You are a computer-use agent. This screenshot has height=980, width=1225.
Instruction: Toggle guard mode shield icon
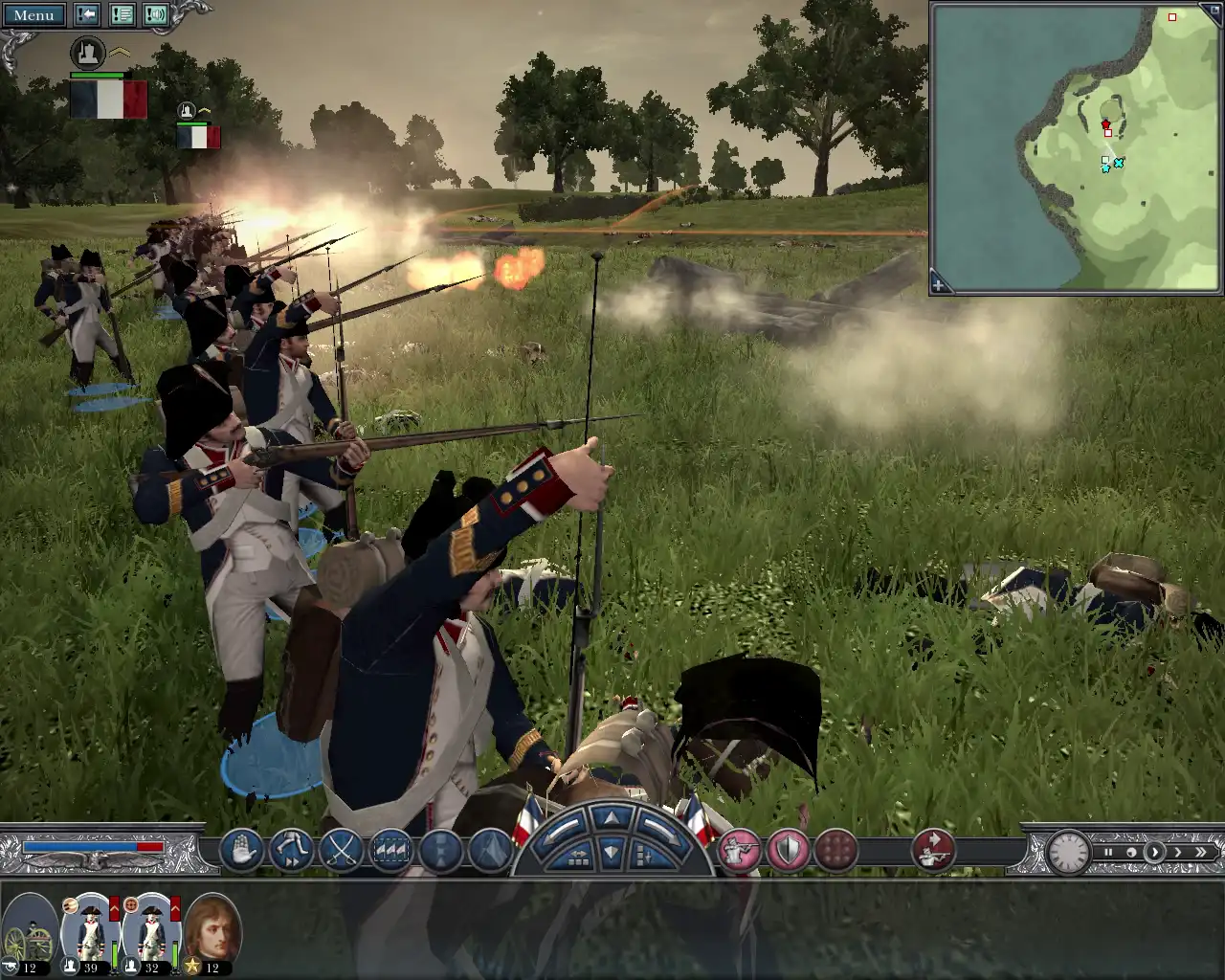788,850
